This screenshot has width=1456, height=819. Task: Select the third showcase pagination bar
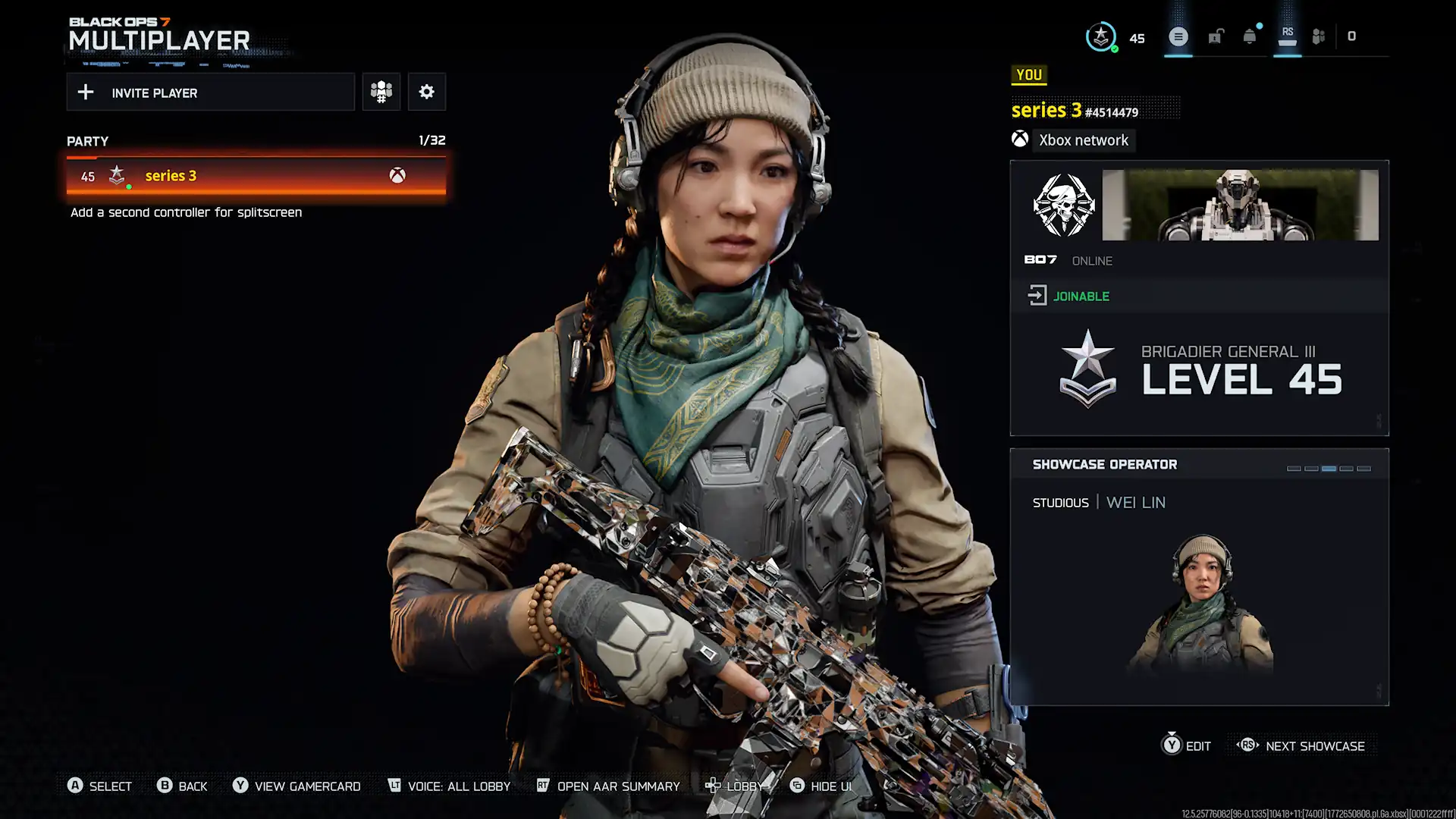[x=1329, y=469]
